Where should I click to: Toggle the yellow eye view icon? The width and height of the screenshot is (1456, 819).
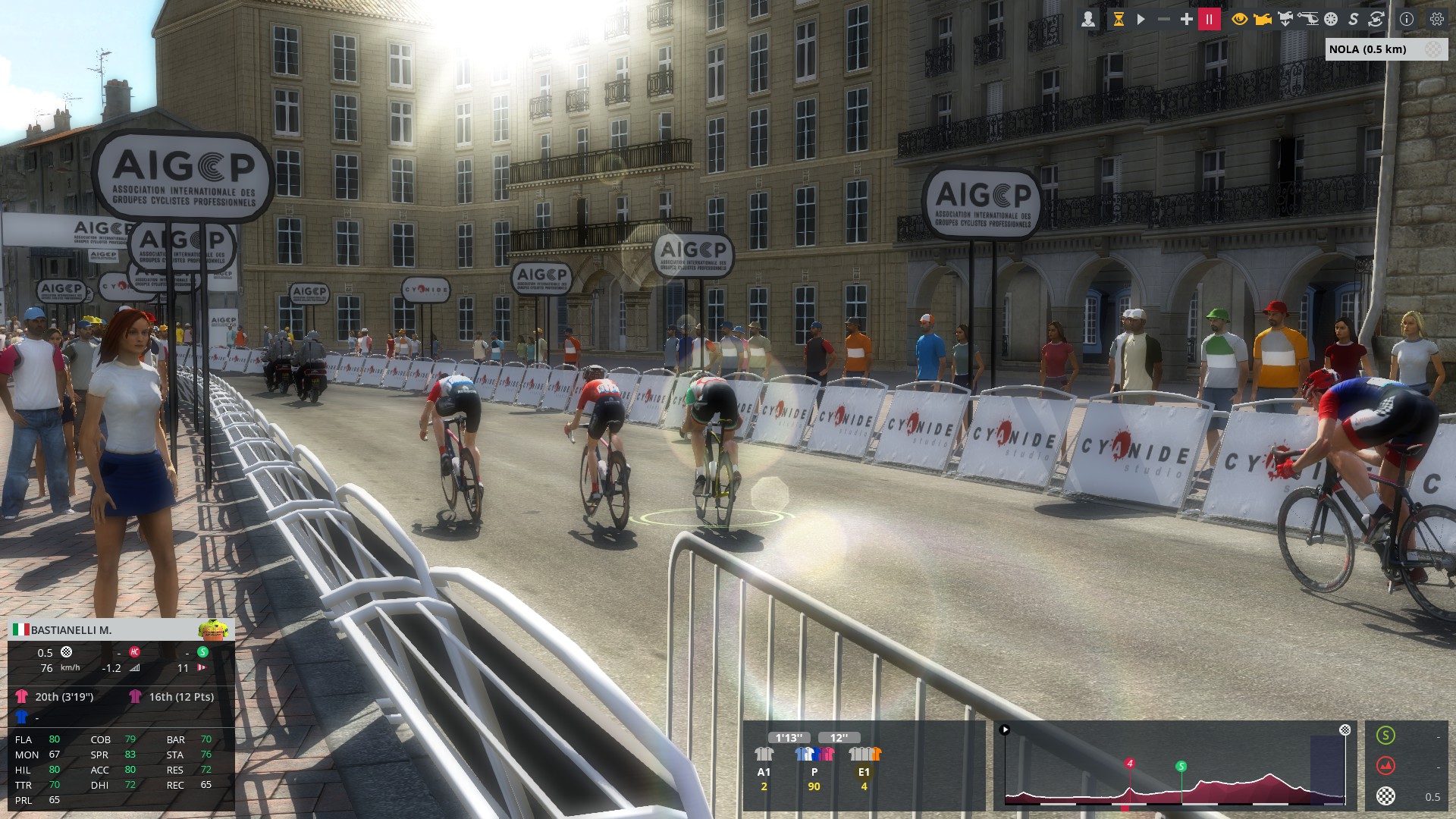point(1239,20)
